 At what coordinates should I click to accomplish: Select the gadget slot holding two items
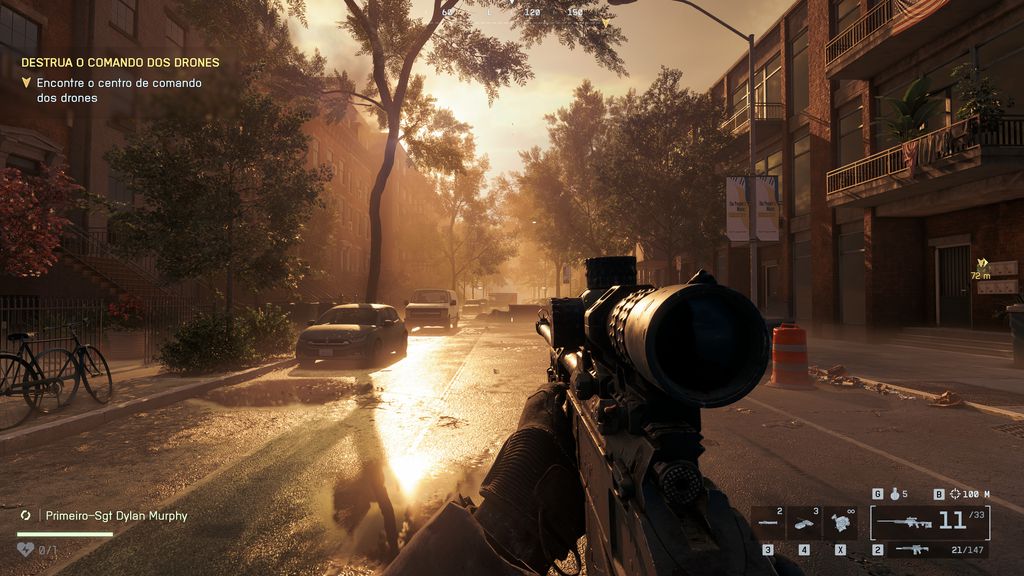(768, 522)
